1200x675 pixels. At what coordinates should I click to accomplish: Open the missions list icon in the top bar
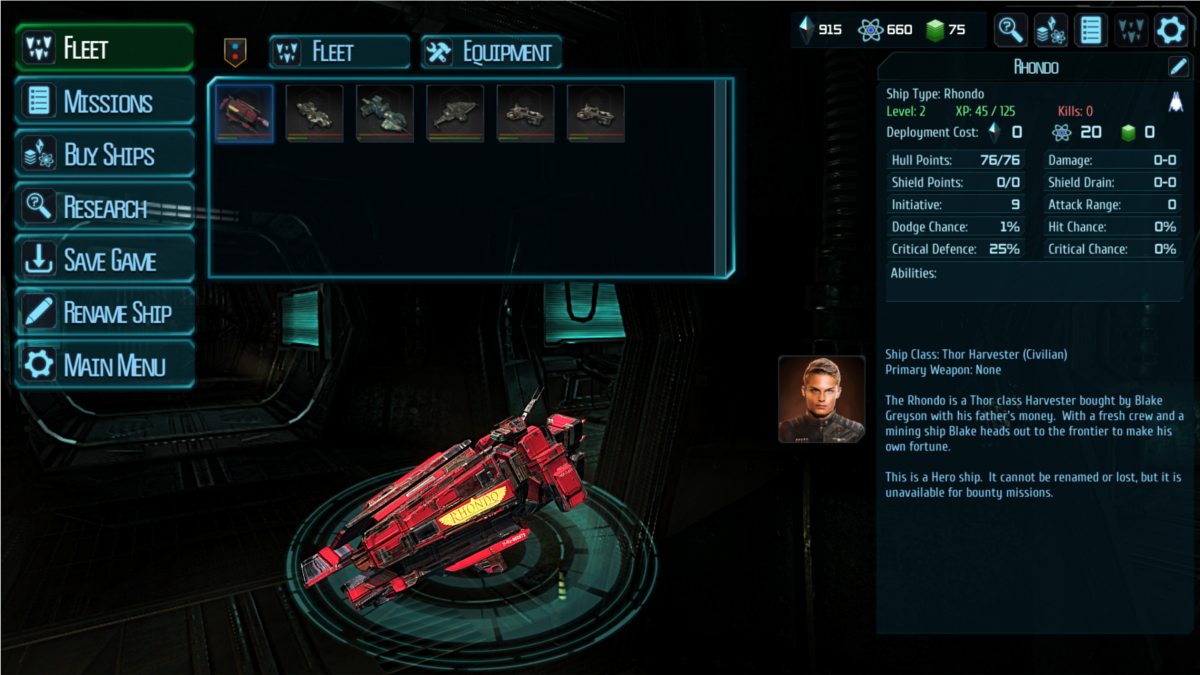[x=1090, y=30]
